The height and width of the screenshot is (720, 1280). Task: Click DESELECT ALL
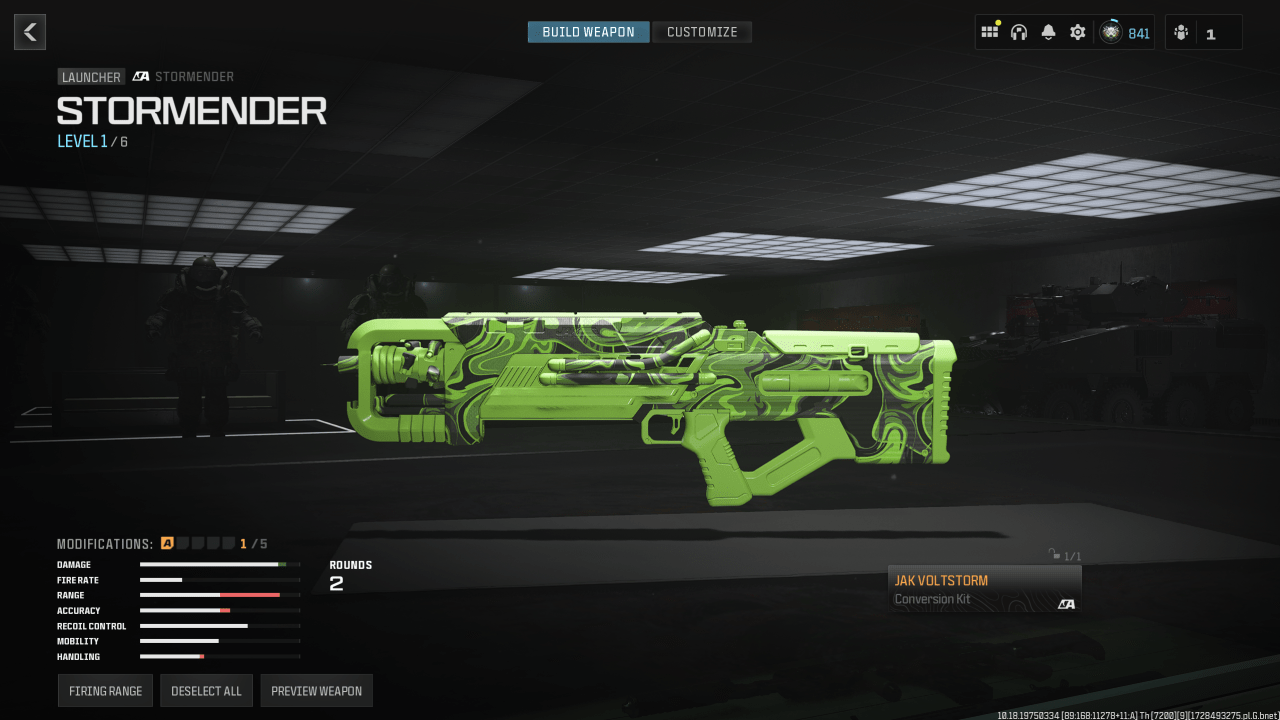tap(206, 690)
